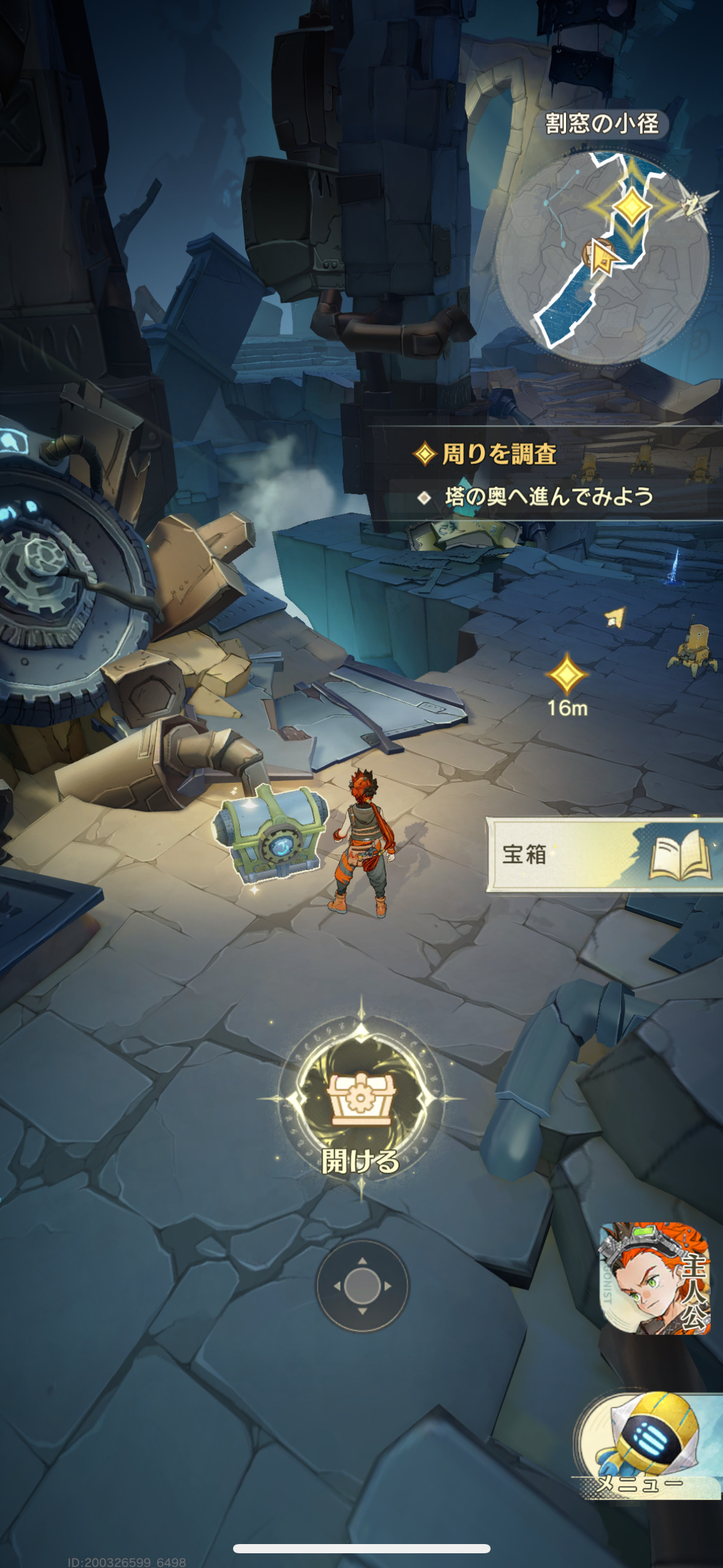Tap the 開ける chest open button

coord(361,1098)
